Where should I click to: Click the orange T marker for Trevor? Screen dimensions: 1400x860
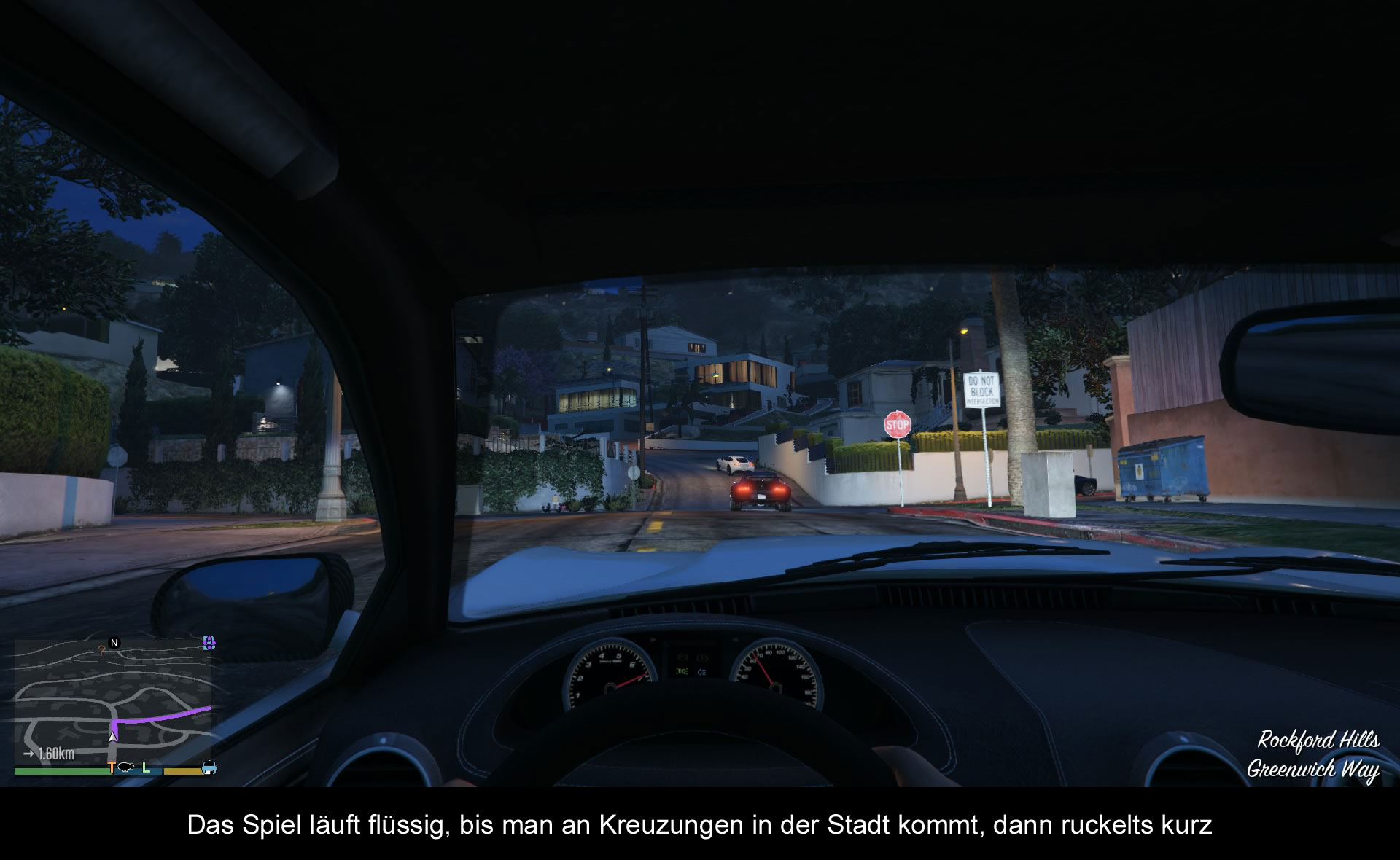point(112,767)
